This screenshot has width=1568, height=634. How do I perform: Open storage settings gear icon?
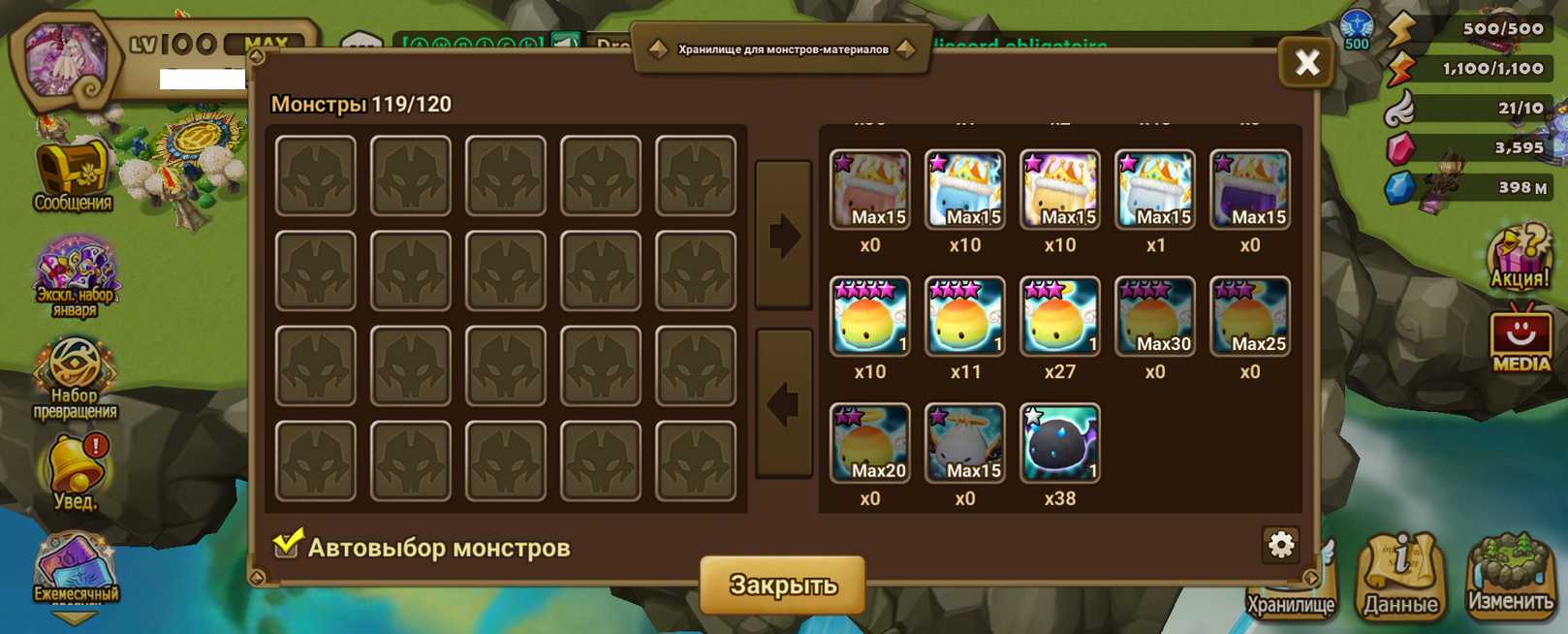coord(1280,545)
